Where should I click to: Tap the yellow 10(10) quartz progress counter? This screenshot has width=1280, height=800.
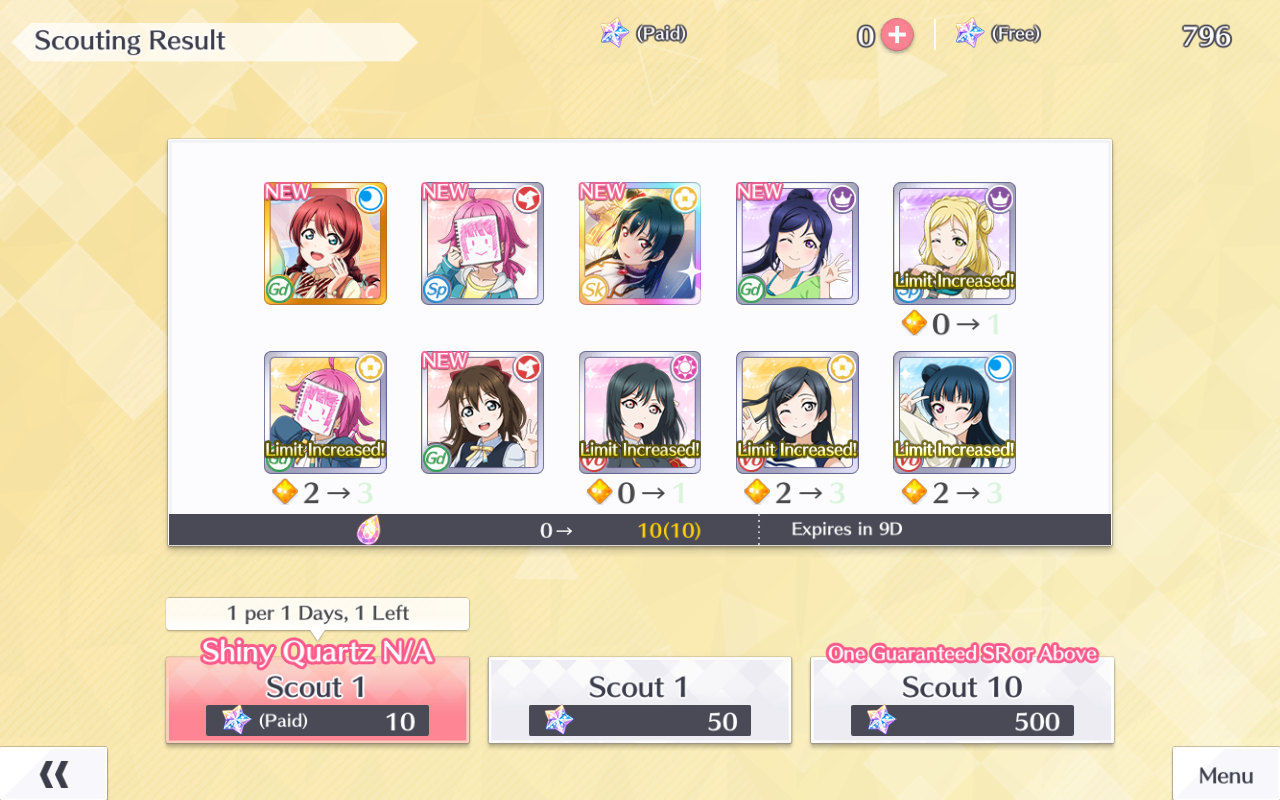(667, 529)
